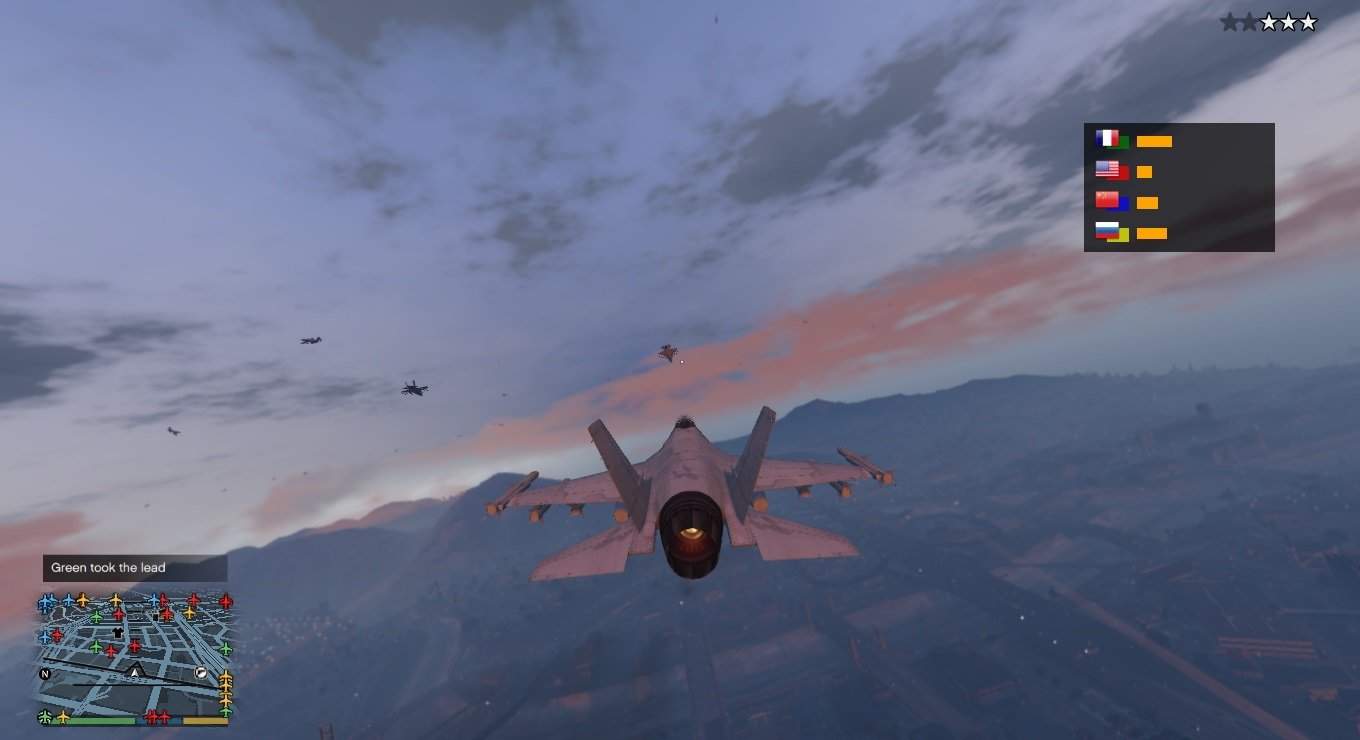The image size is (1360, 740).
Task: Click a red plane blip cluster on minimap
Action: coord(157,716)
